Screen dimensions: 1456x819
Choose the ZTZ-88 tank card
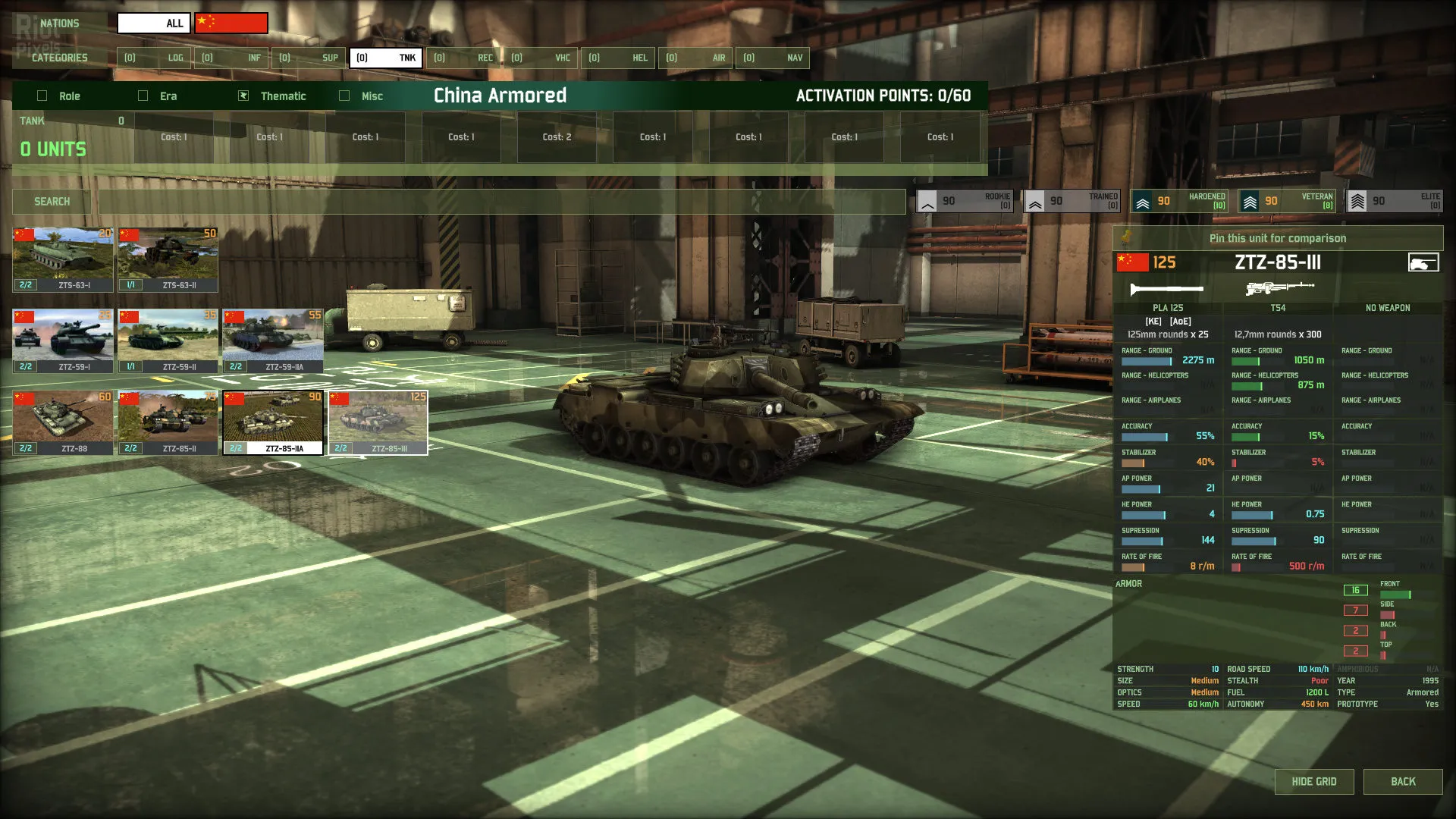63,422
